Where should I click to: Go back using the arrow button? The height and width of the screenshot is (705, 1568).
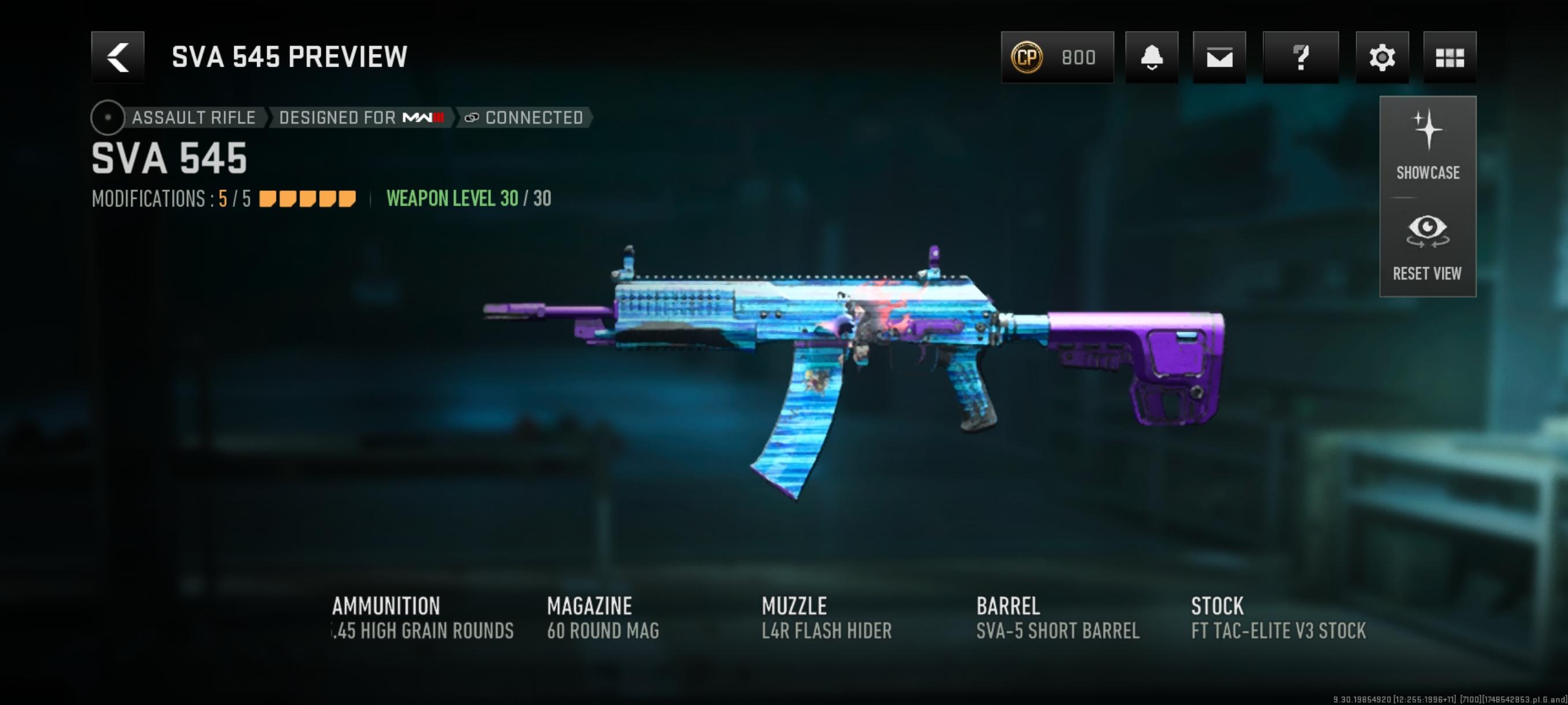tap(117, 57)
